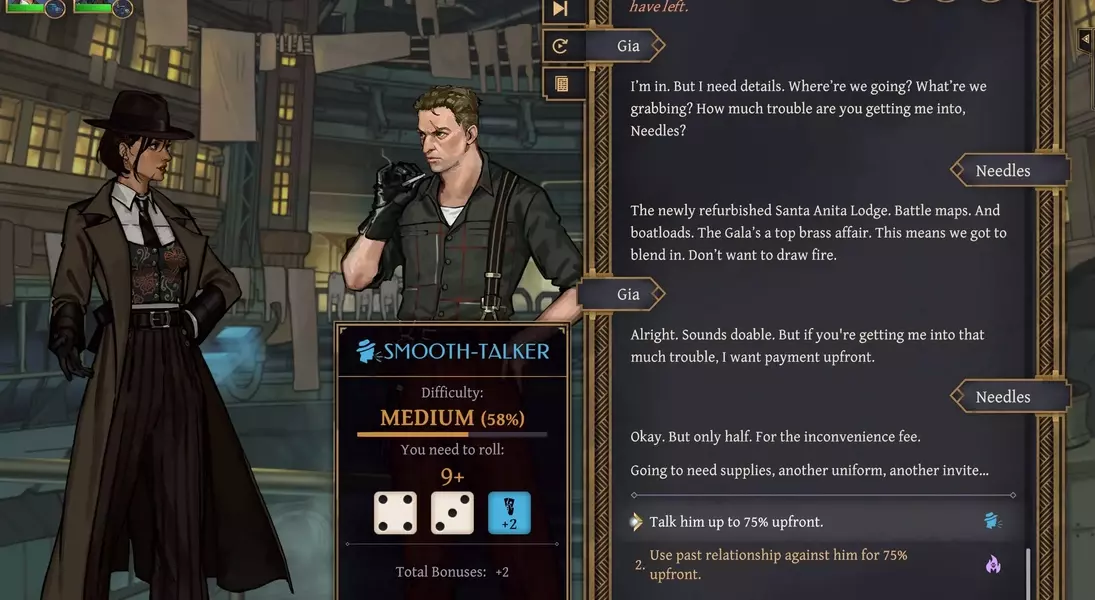
Task: Collapse the dialogue panel with side arrow
Action: 1085,39
